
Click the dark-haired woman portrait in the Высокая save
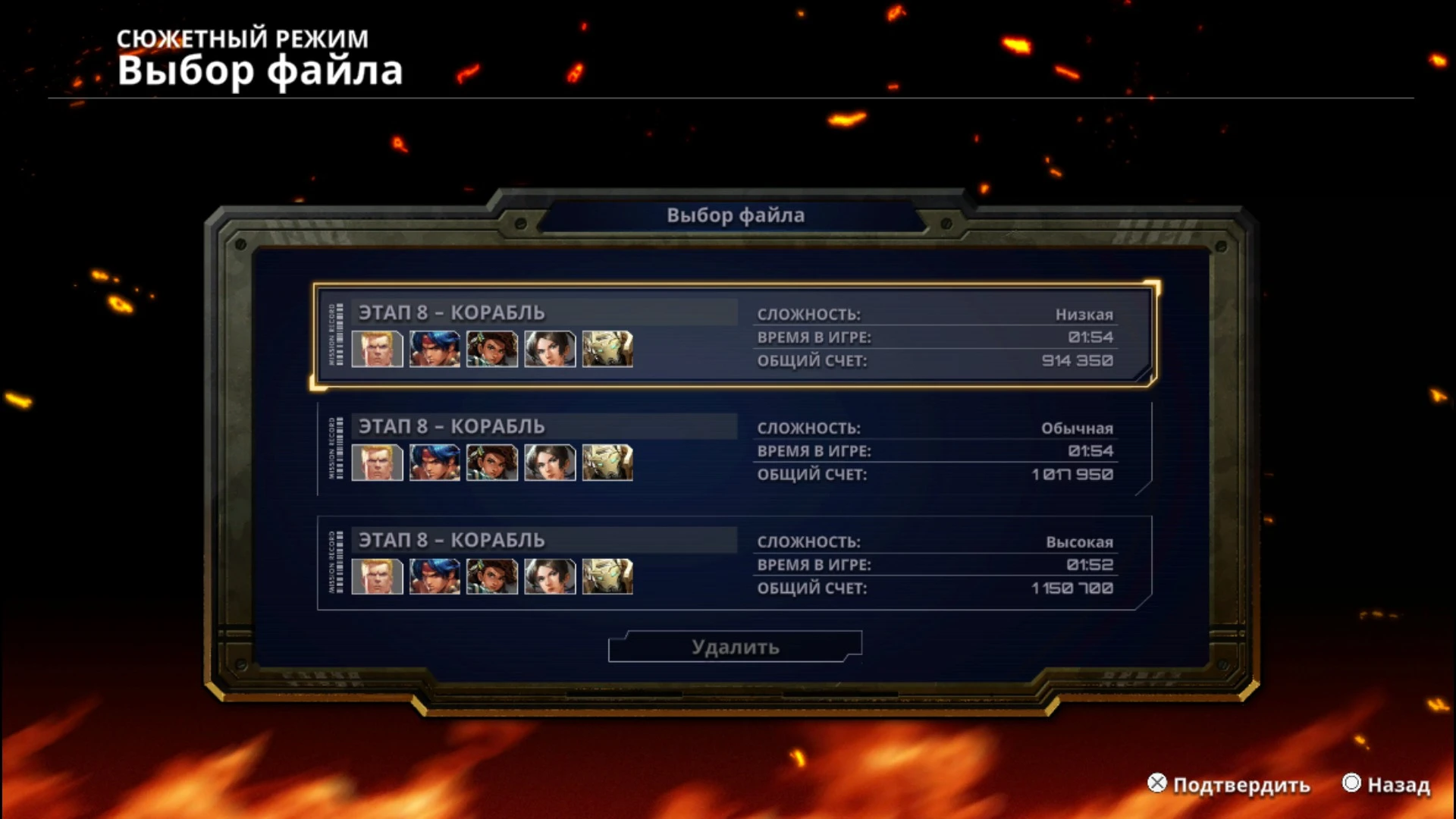pyautogui.click(x=550, y=576)
